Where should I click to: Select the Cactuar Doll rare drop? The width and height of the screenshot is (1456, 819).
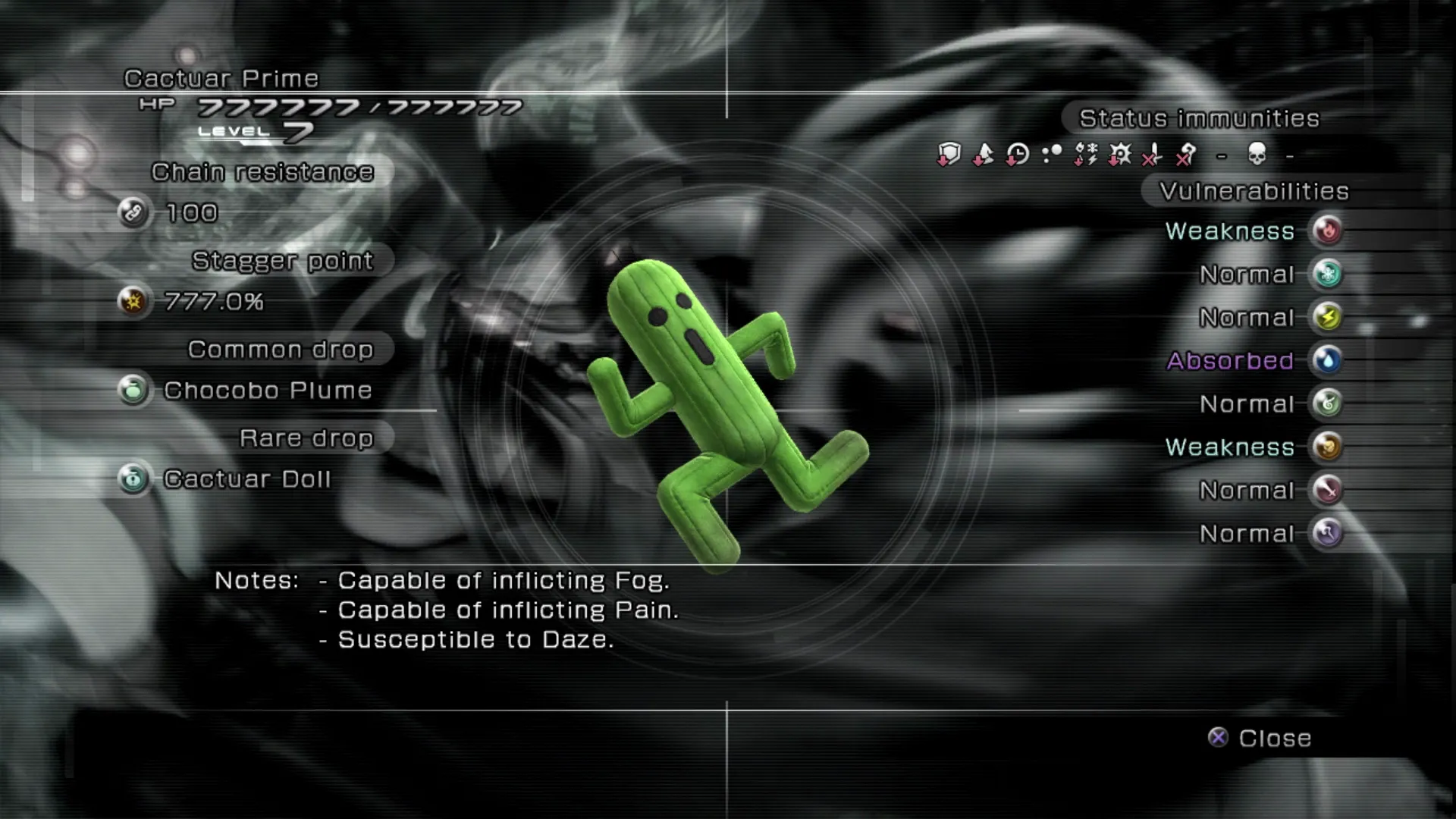(246, 479)
